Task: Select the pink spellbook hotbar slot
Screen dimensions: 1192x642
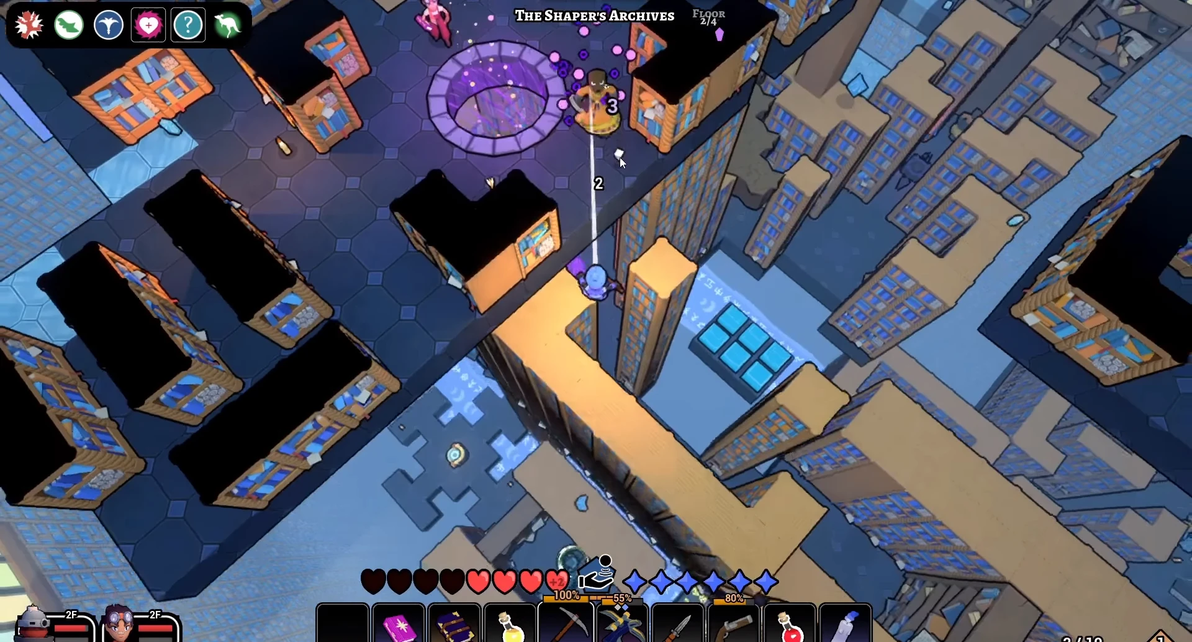Action: tap(398, 626)
